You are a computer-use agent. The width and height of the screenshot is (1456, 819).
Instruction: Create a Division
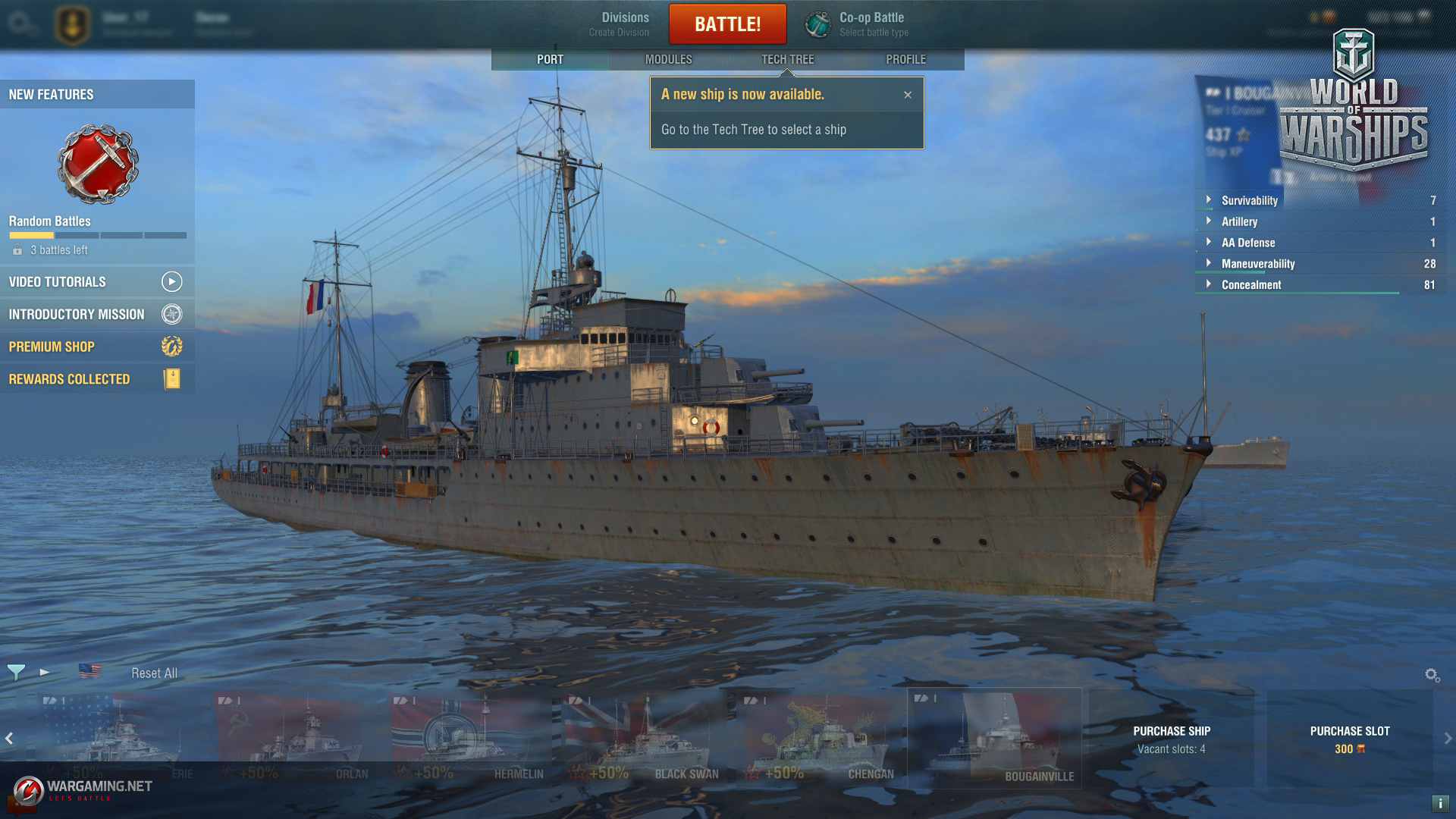(620, 24)
